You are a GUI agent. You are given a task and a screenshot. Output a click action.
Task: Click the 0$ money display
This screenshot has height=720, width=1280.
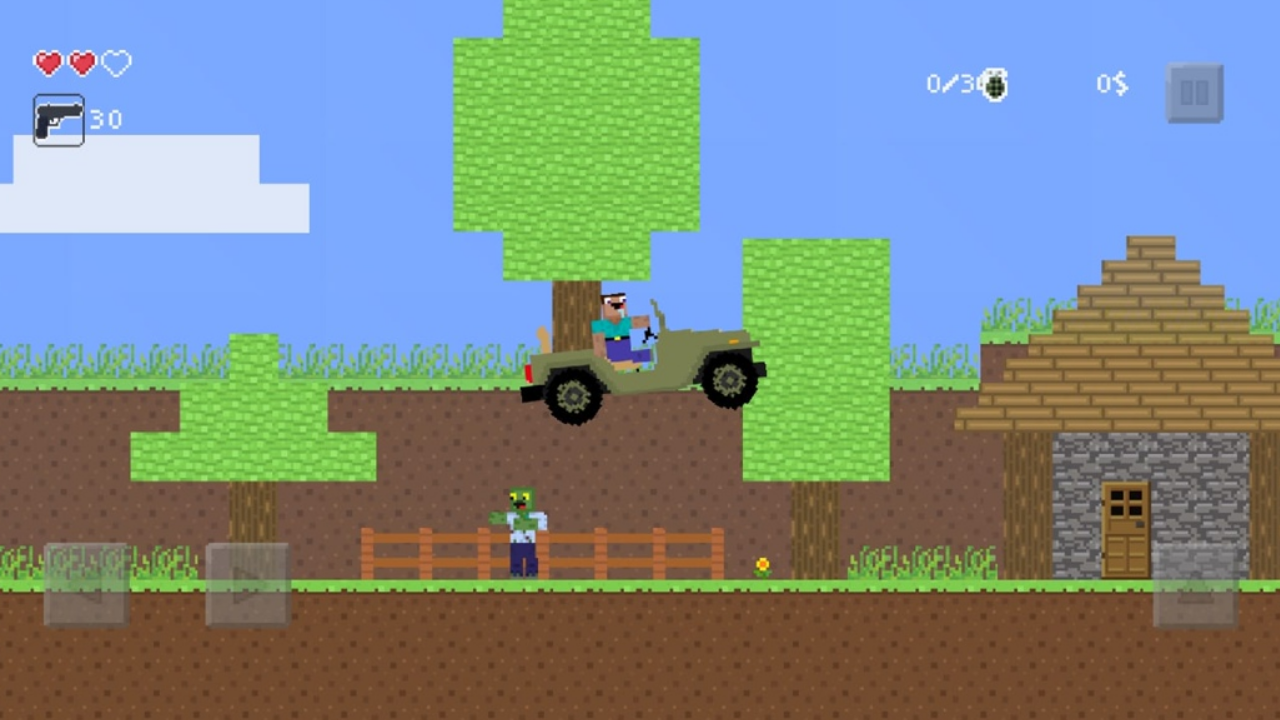(x=1110, y=85)
